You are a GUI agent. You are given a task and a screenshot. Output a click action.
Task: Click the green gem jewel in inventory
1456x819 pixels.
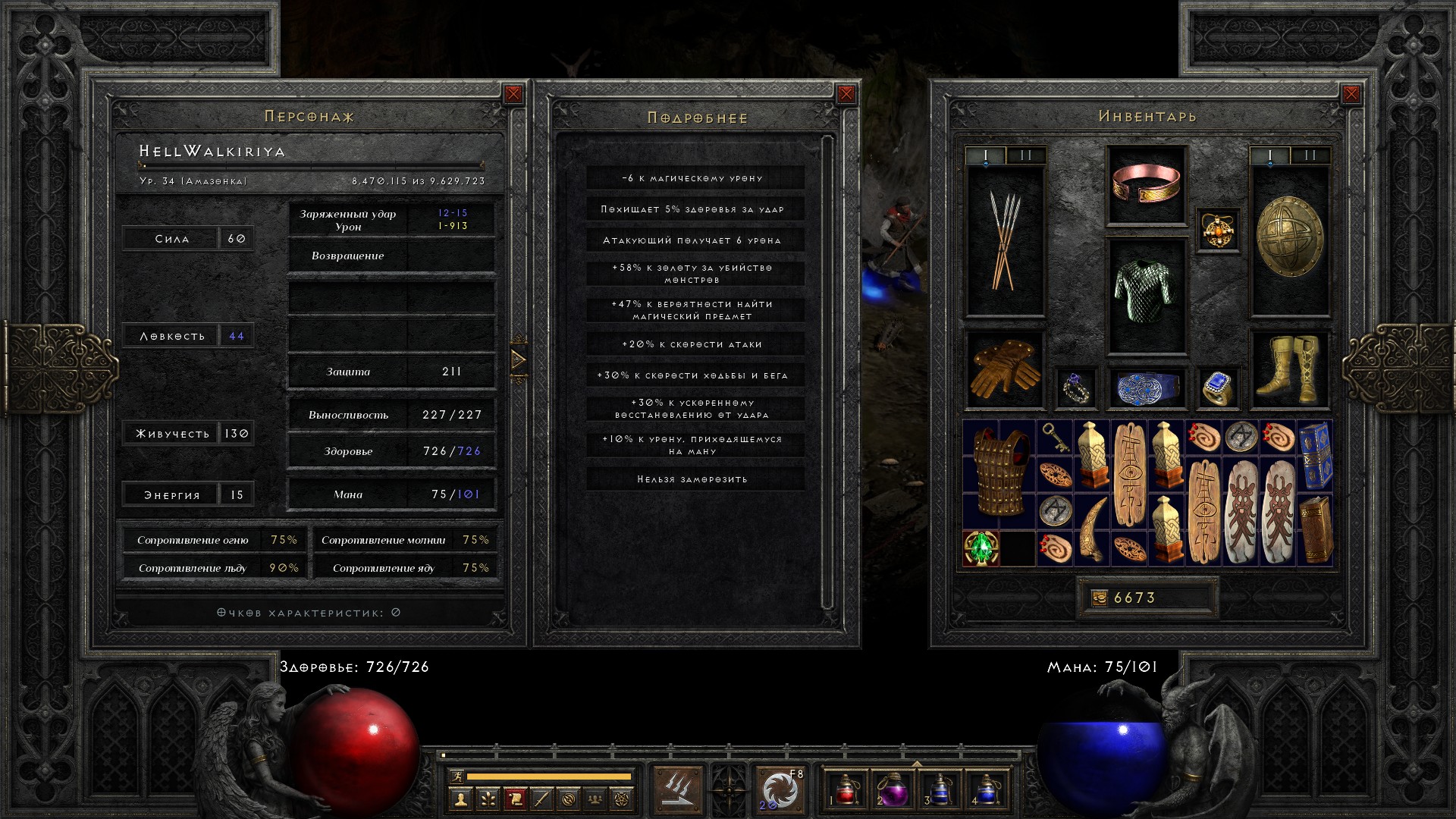tap(981, 548)
